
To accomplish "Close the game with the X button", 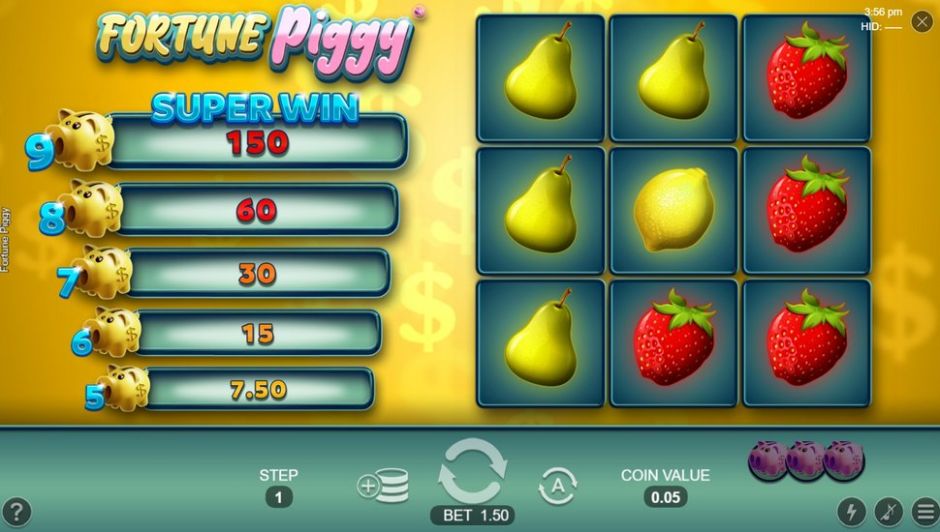I will (921, 22).
